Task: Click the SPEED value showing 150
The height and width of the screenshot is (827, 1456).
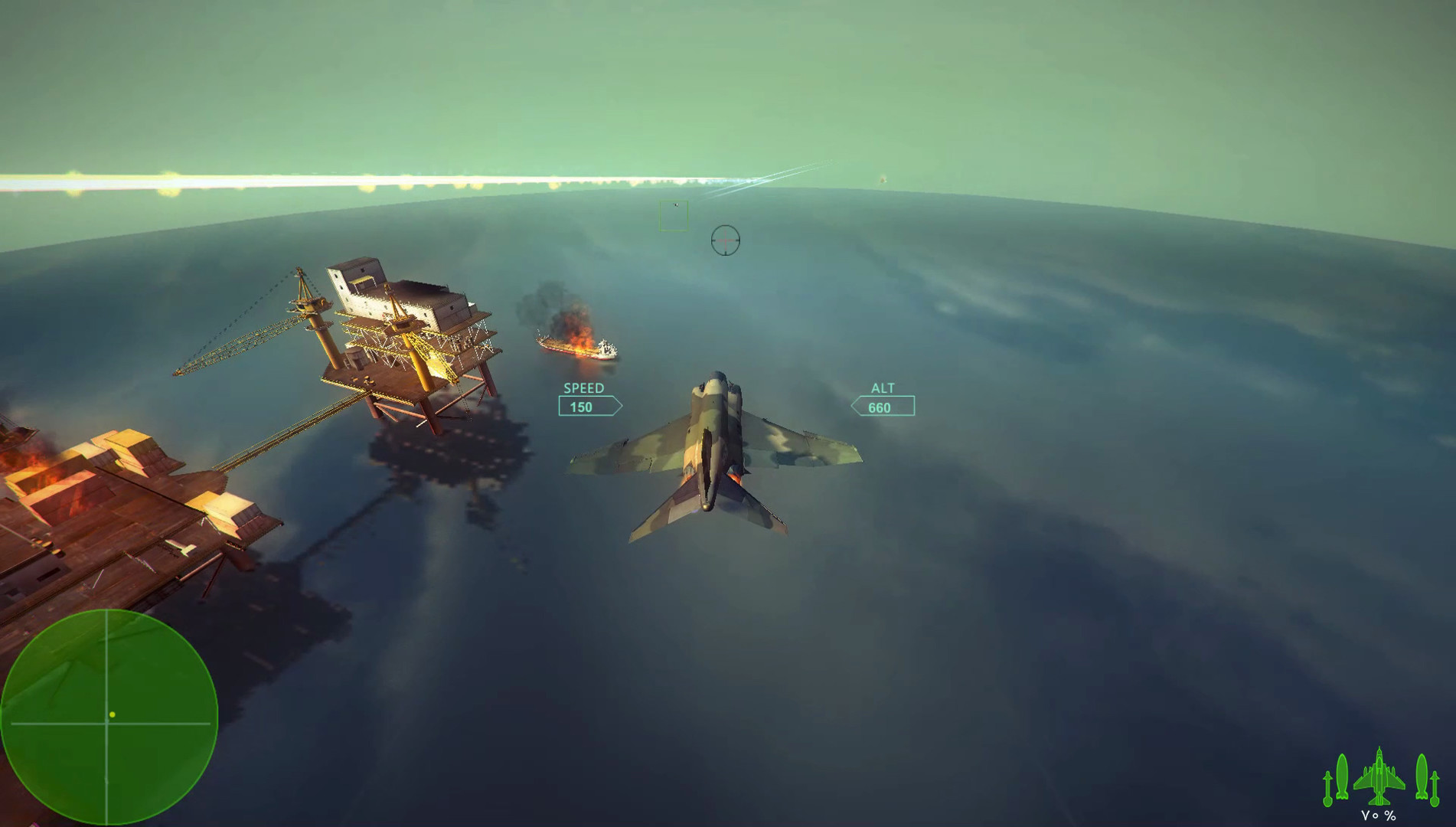Action: tap(583, 405)
